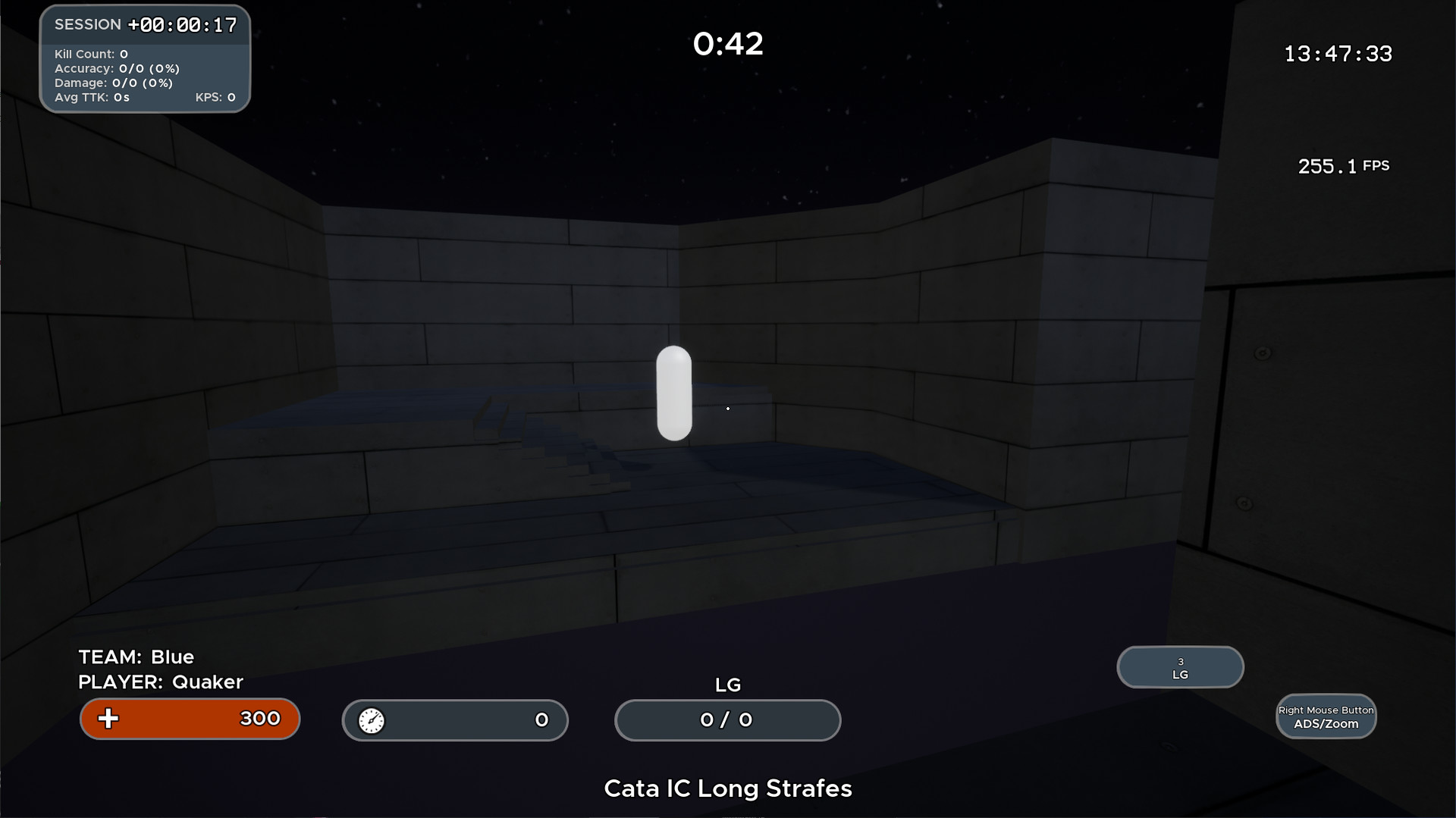The height and width of the screenshot is (818, 1456).
Task: Click the orange 300 health bar
Action: pos(190,719)
